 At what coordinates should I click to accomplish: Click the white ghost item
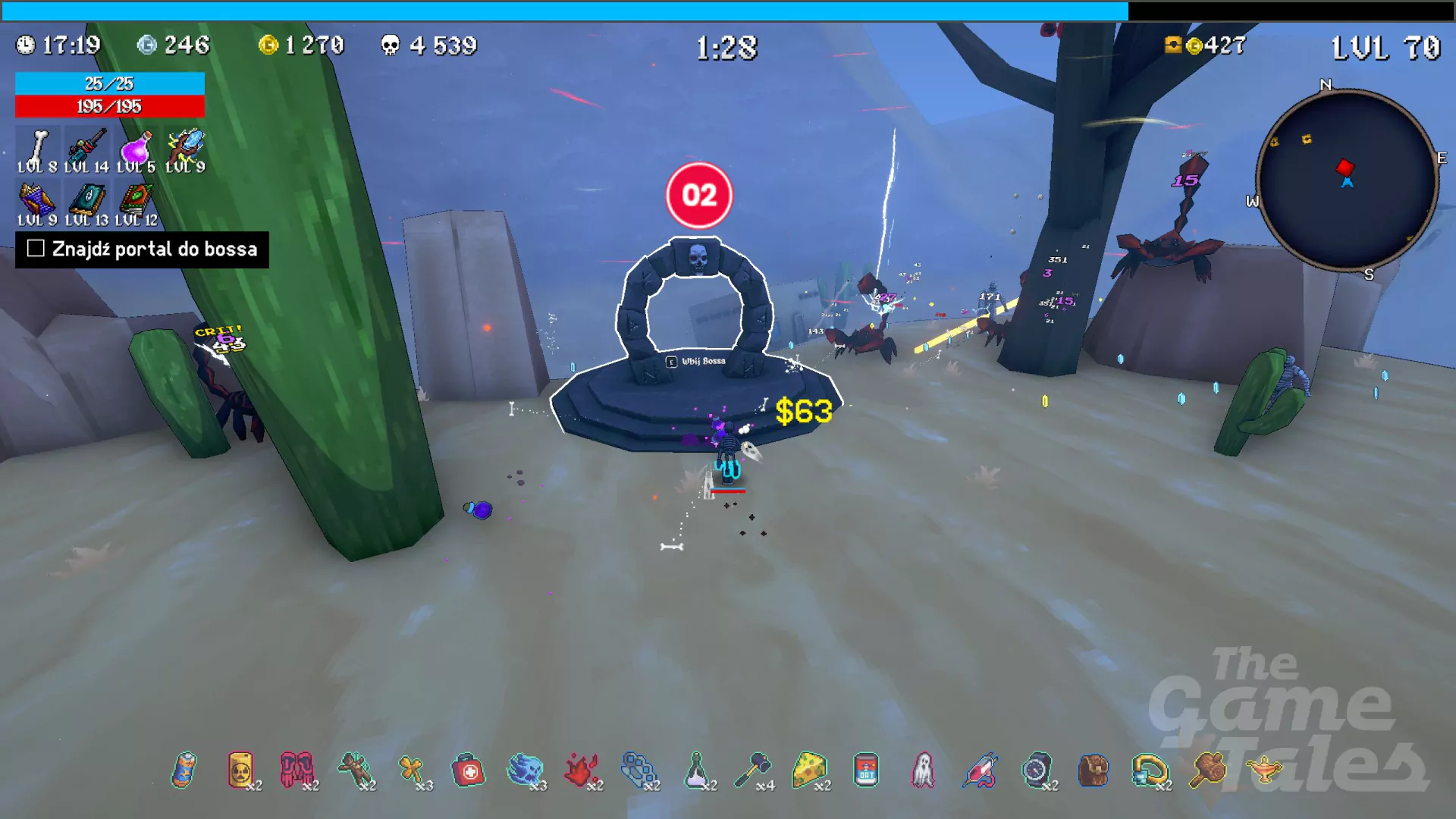point(923,770)
